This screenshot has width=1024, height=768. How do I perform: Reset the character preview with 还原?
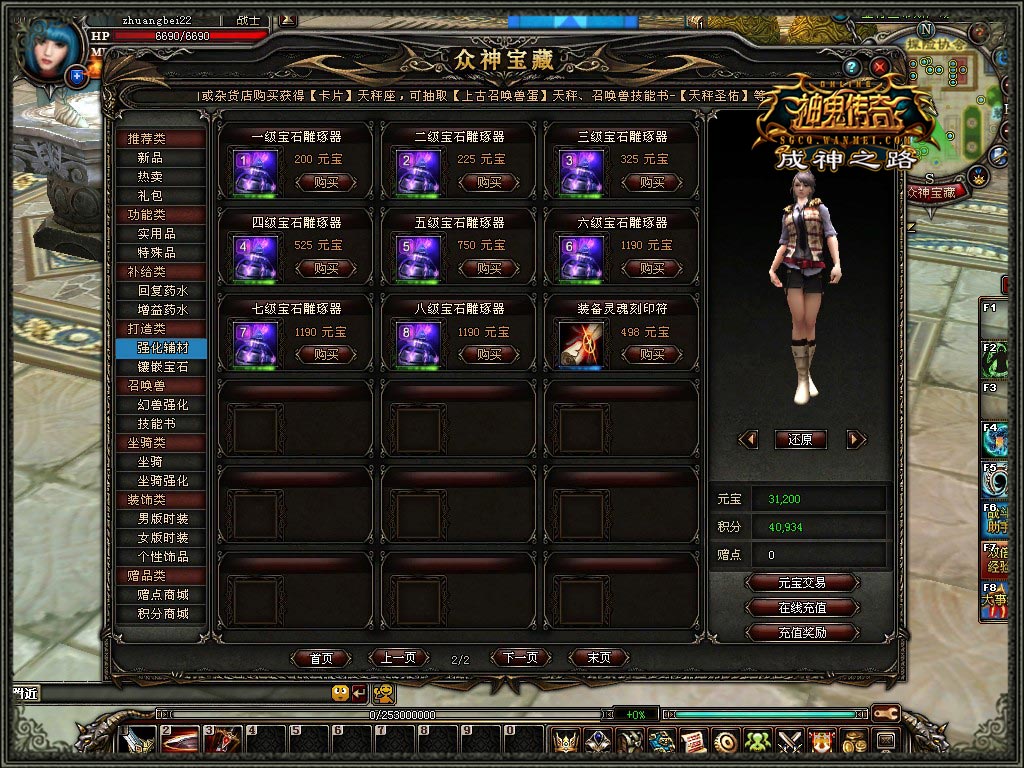801,439
